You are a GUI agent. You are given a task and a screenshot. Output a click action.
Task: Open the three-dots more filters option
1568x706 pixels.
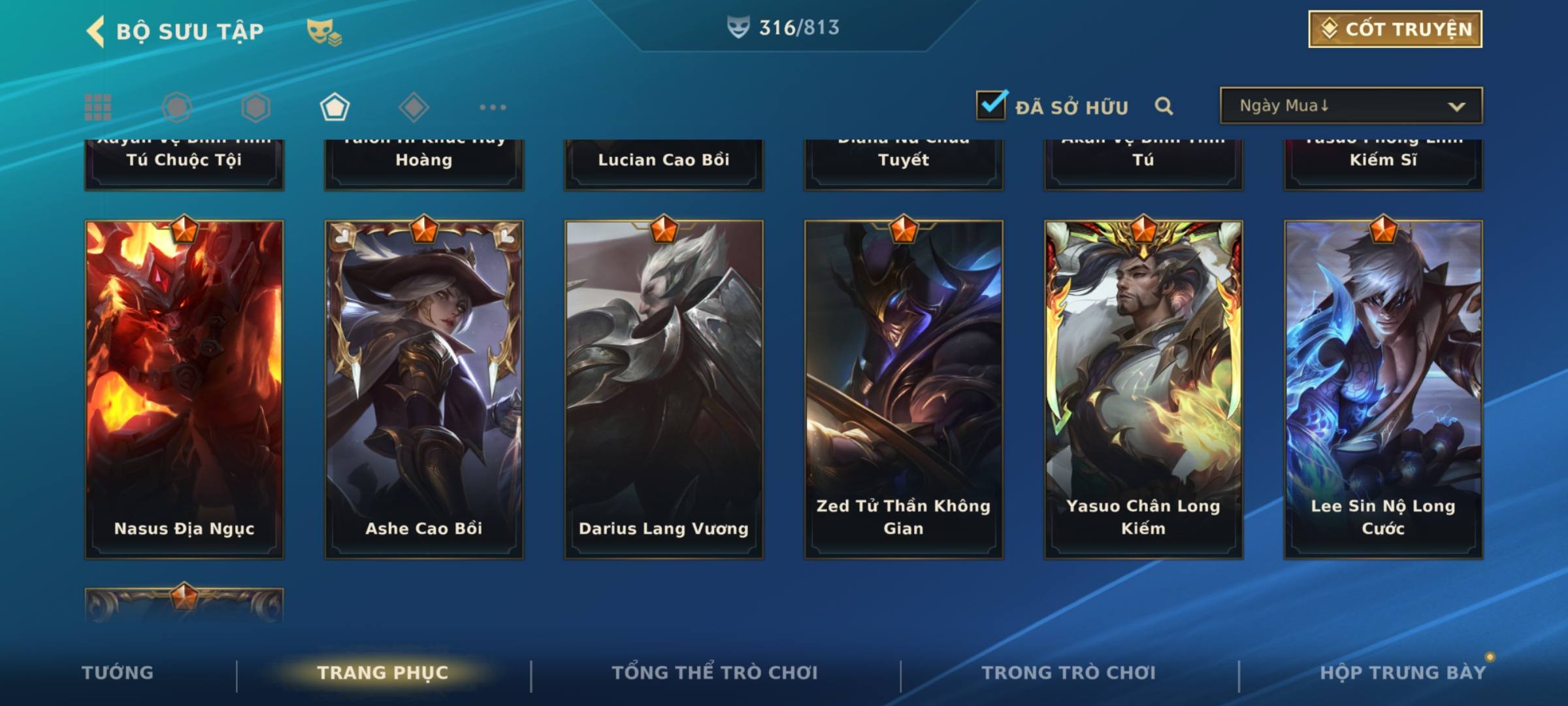493,107
